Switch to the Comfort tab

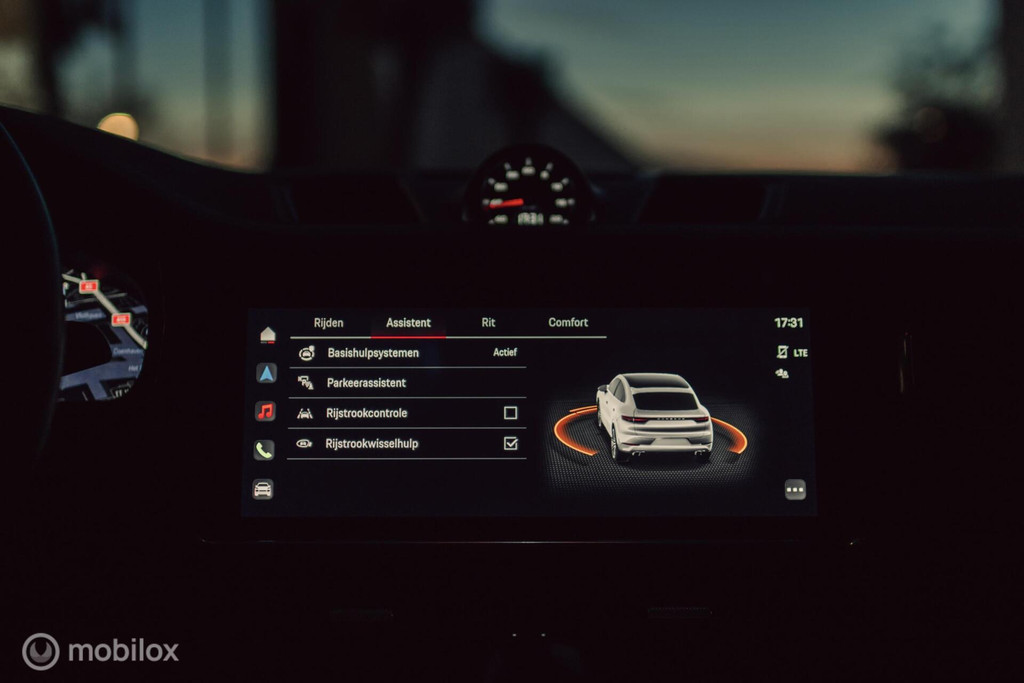click(568, 323)
